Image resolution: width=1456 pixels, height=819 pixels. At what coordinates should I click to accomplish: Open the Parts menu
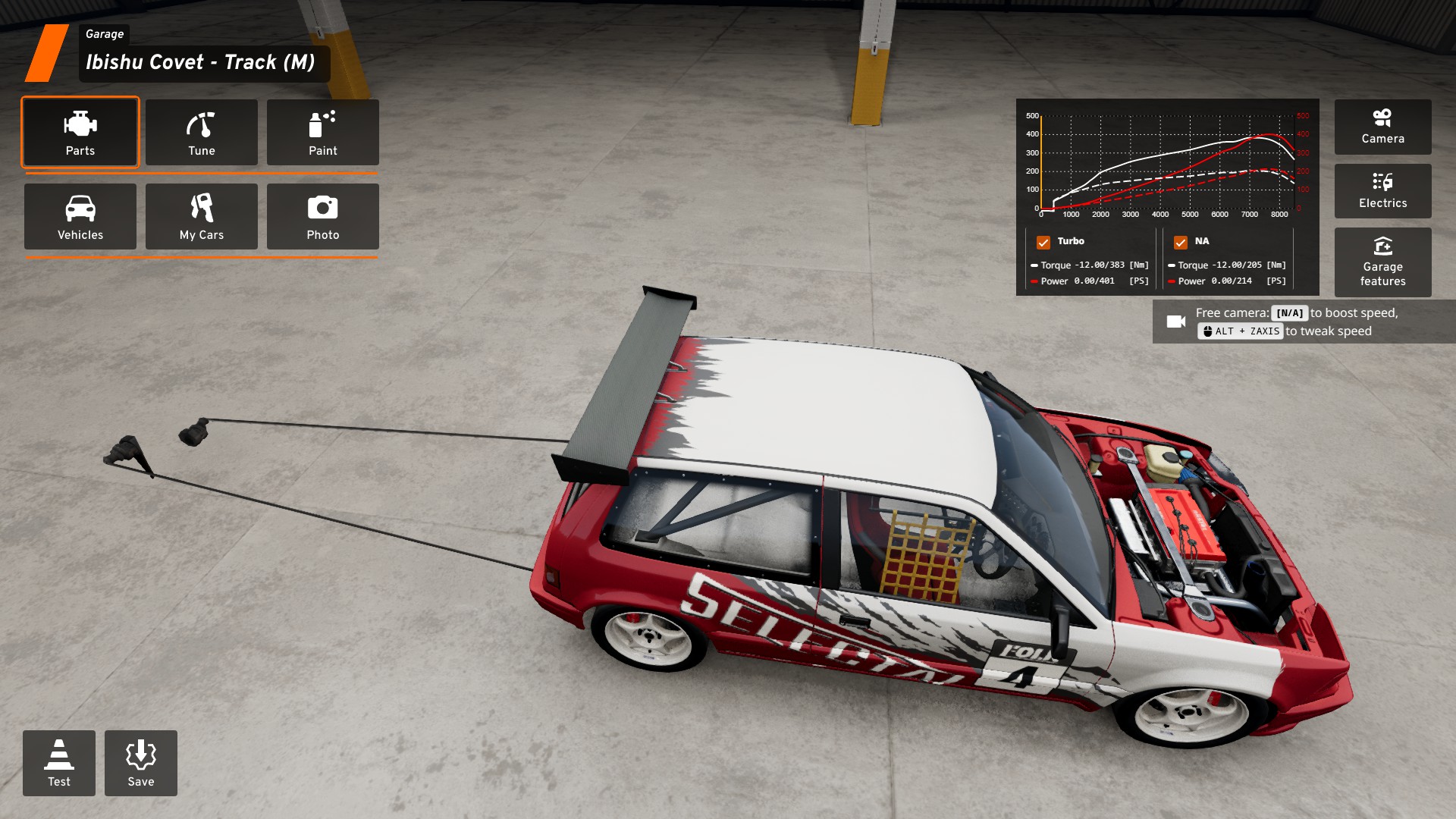click(x=80, y=132)
